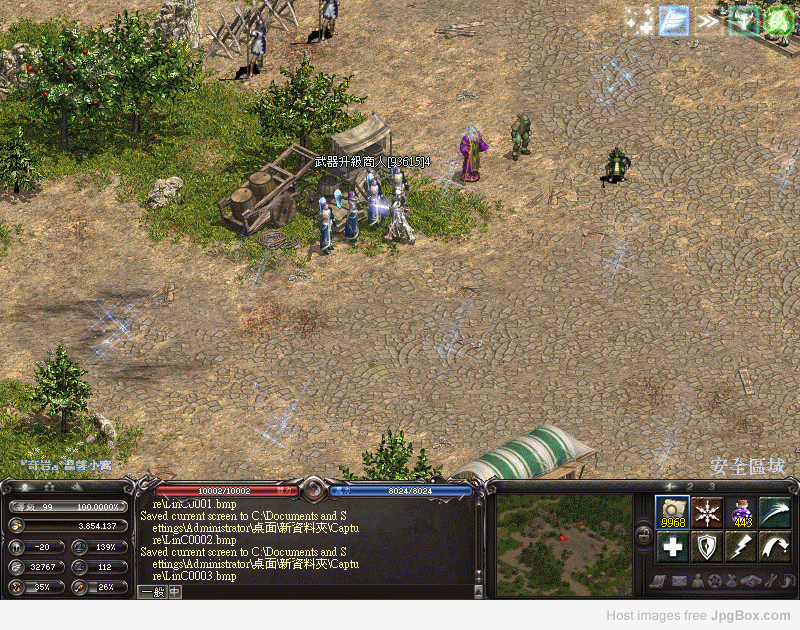800x630 pixels.
Task: Click the double chevron buff icon
Action: coord(709,20)
